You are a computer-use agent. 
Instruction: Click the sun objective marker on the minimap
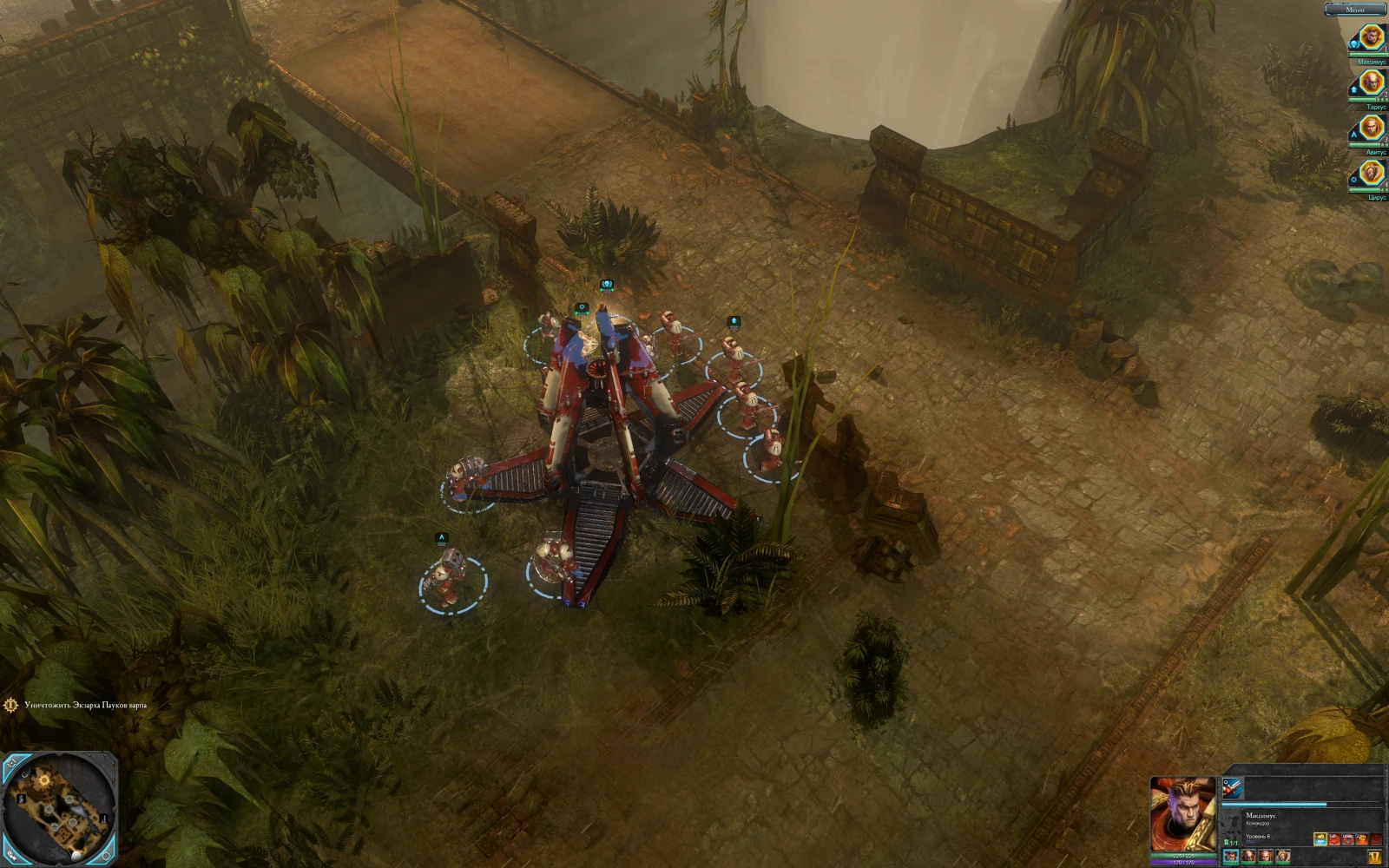click(x=44, y=780)
